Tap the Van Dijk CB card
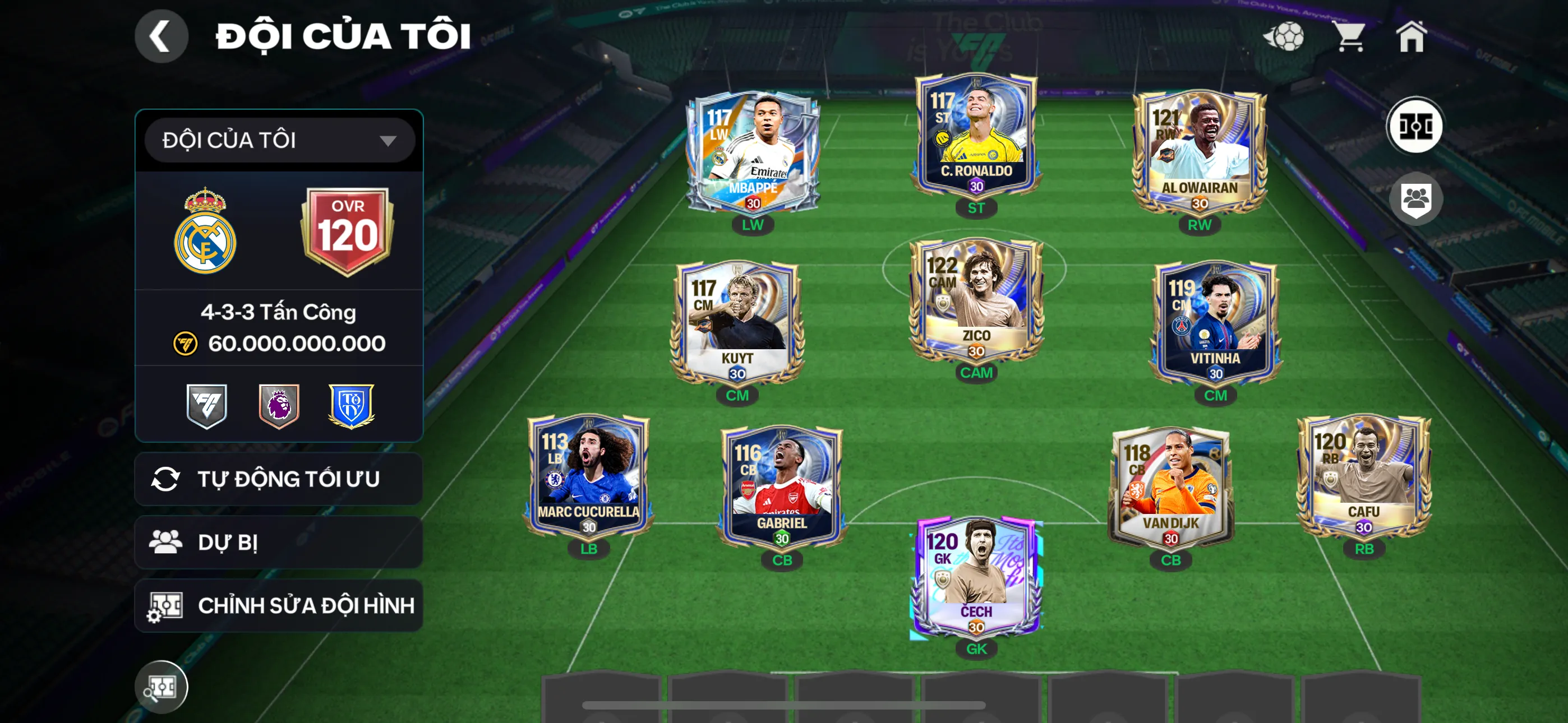Screen dimensions: 1568x723 1170,487
